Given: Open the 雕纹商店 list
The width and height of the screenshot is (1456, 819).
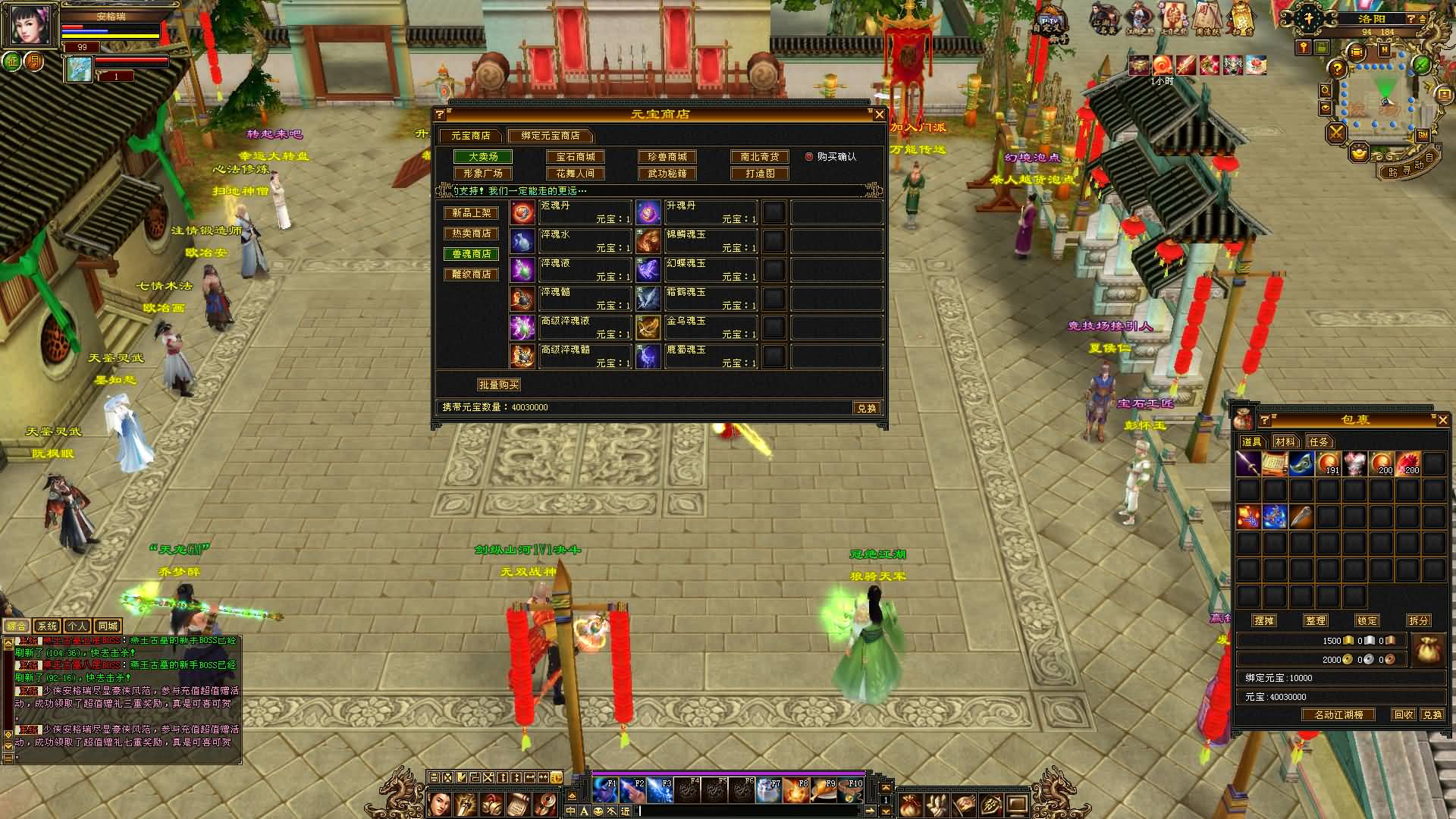Looking at the screenshot, I should click(x=471, y=275).
